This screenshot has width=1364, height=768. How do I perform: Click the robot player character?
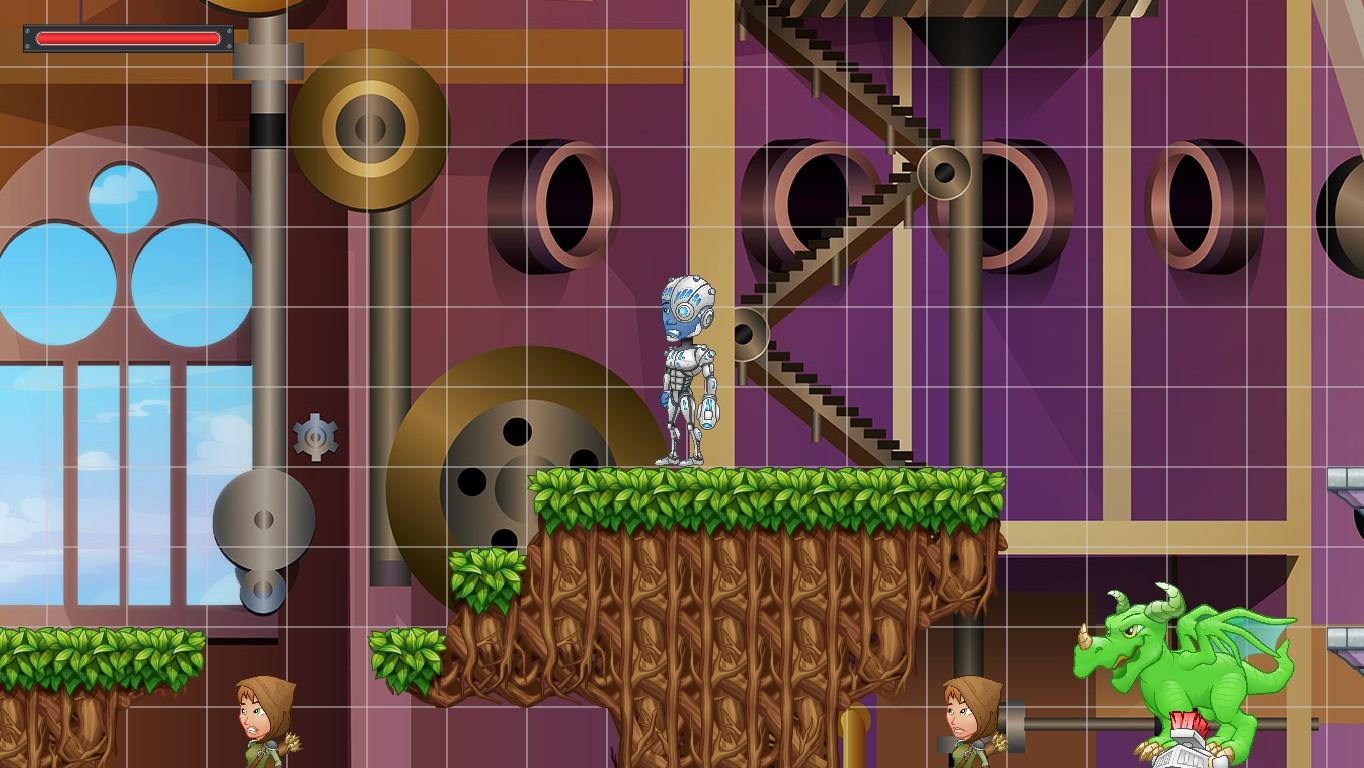(x=687, y=370)
